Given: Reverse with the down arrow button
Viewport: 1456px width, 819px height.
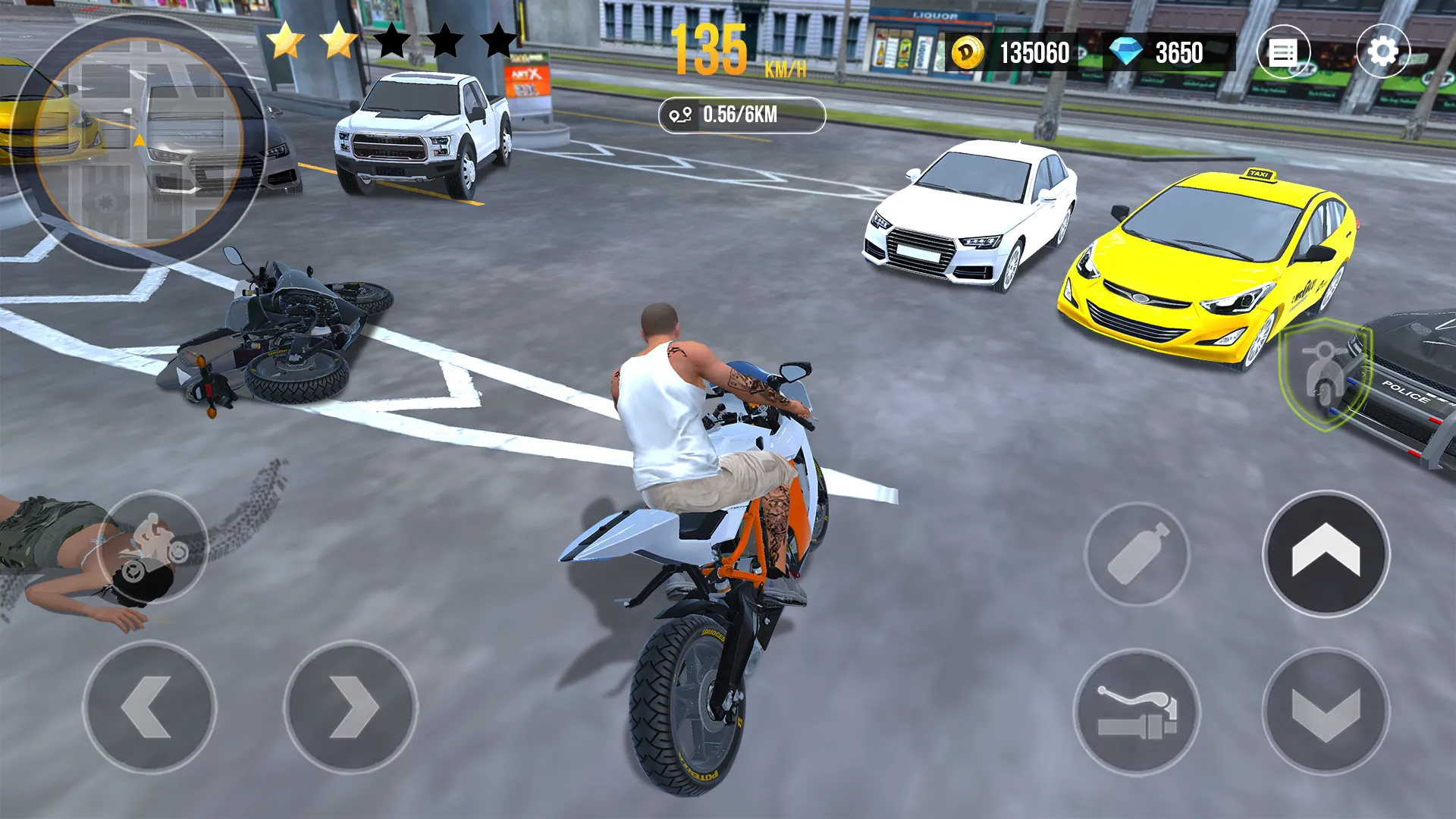Looking at the screenshot, I should click(x=1326, y=711).
